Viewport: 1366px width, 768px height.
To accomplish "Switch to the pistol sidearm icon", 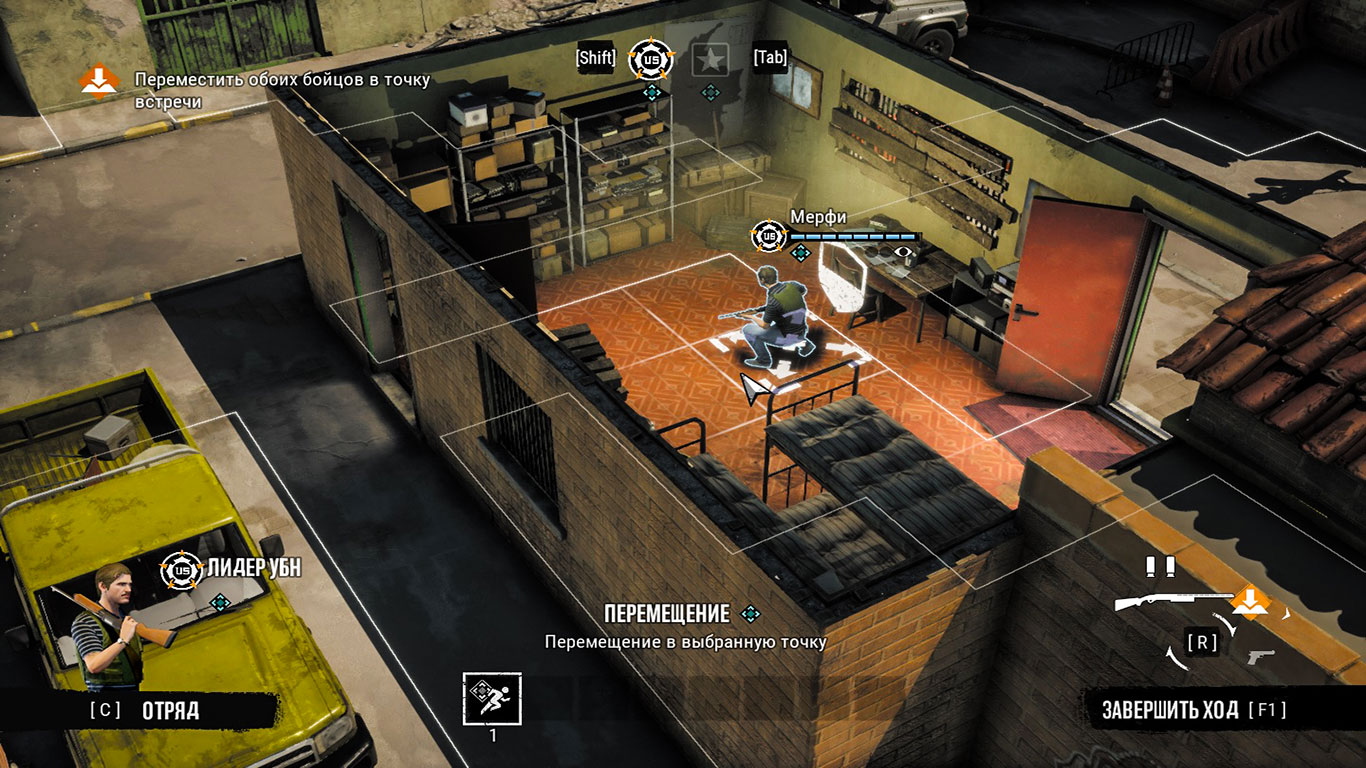I will coord(1261,656).
